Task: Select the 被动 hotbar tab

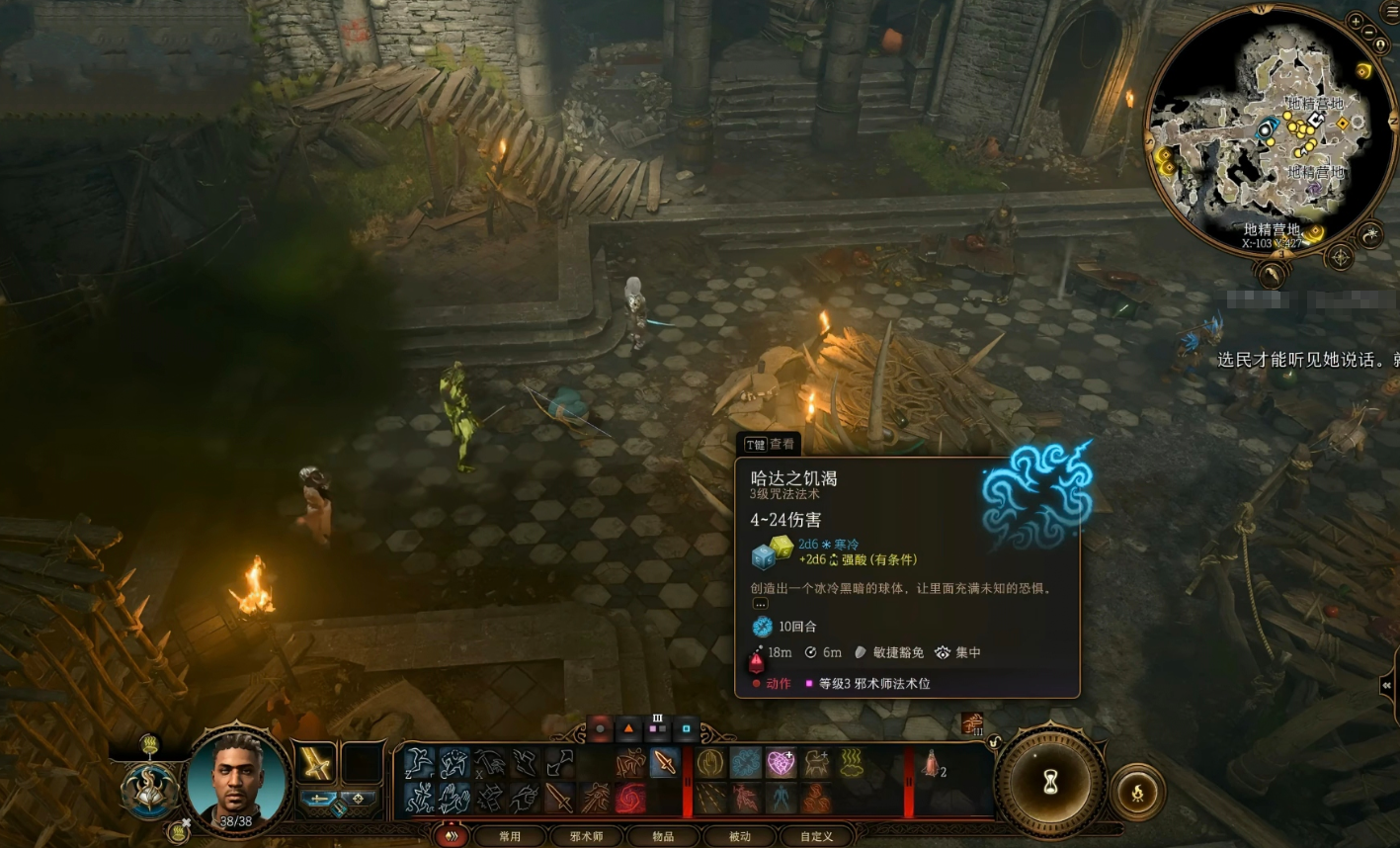Action: tap(740, 836)
